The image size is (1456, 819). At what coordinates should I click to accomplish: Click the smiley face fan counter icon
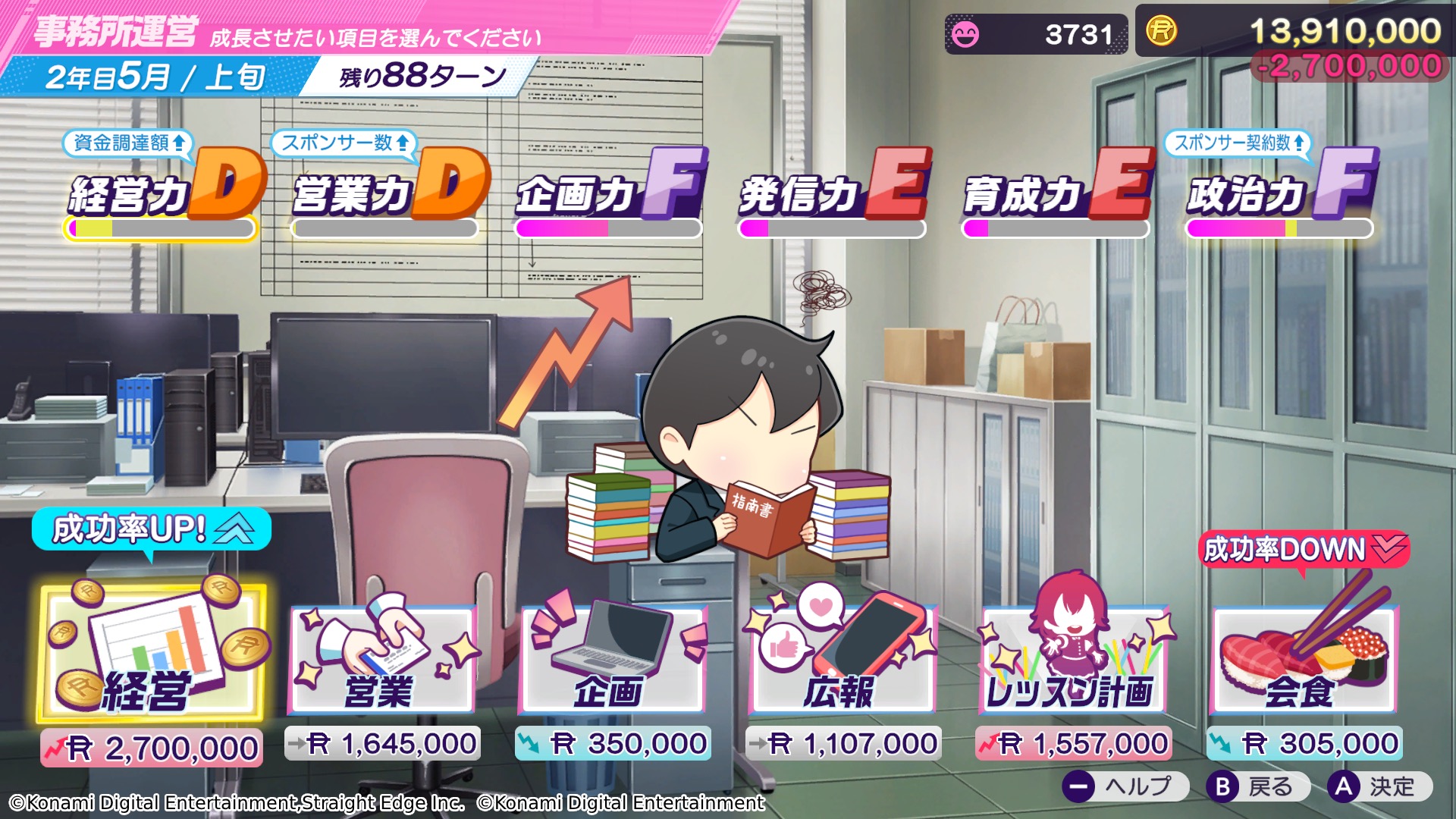tap(966, 32)
